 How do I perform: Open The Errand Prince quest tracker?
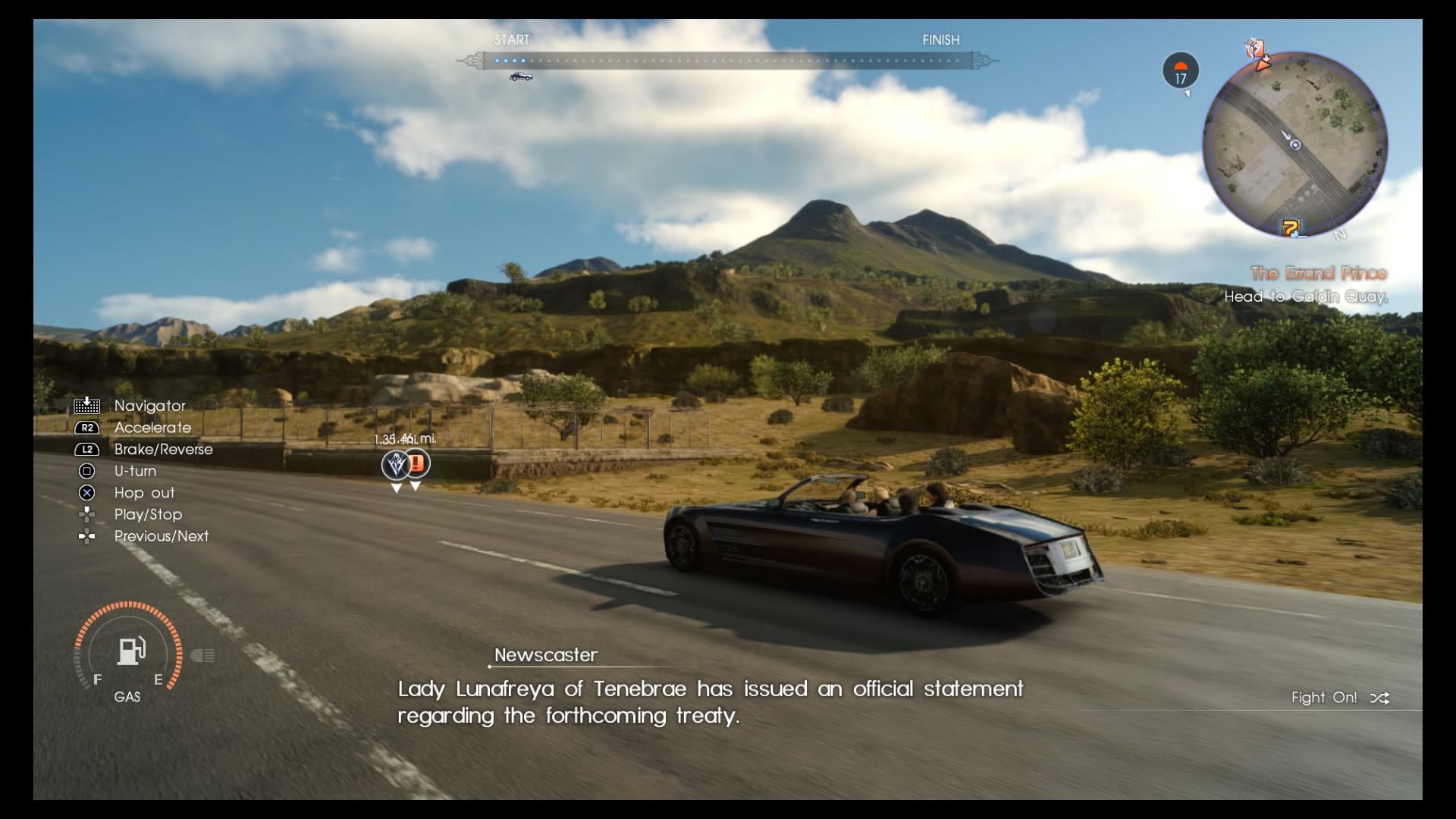click(x=1318, y=274)
